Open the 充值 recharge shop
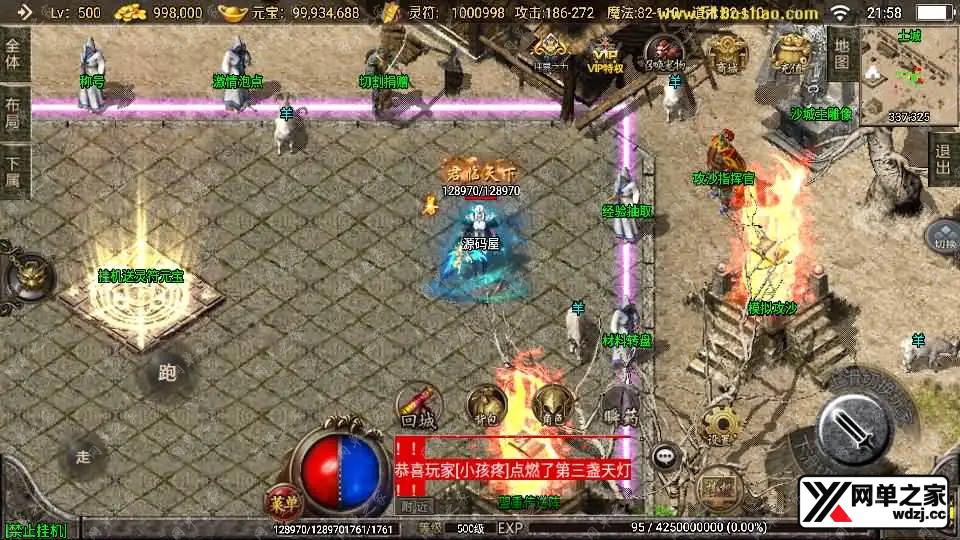Viewport: 960px width, 540px height. (x=794, y=53)
